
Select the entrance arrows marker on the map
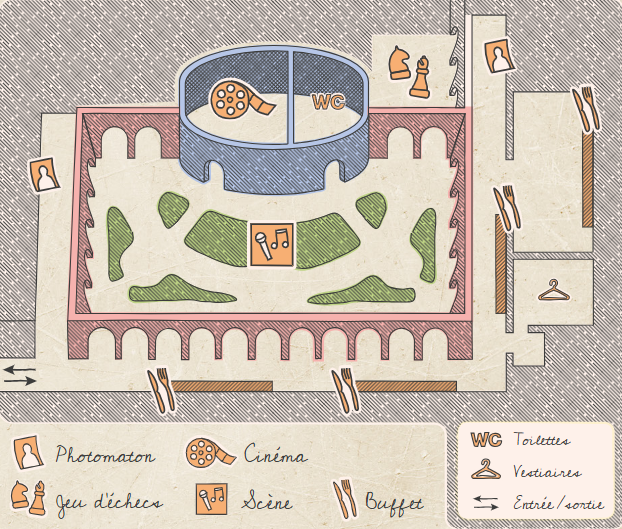click(x=20, y=375)
